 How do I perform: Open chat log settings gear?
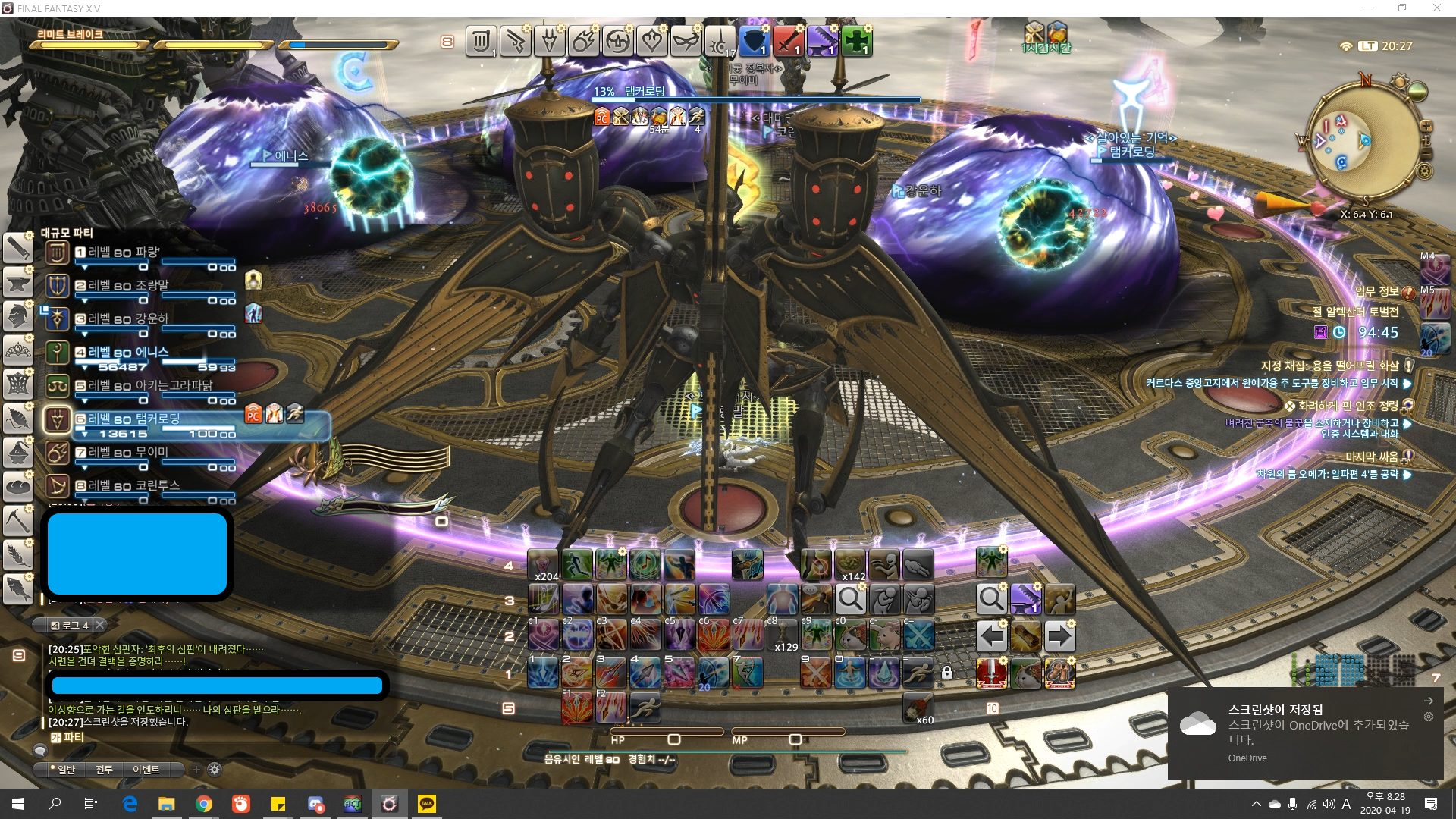(215, 770)
